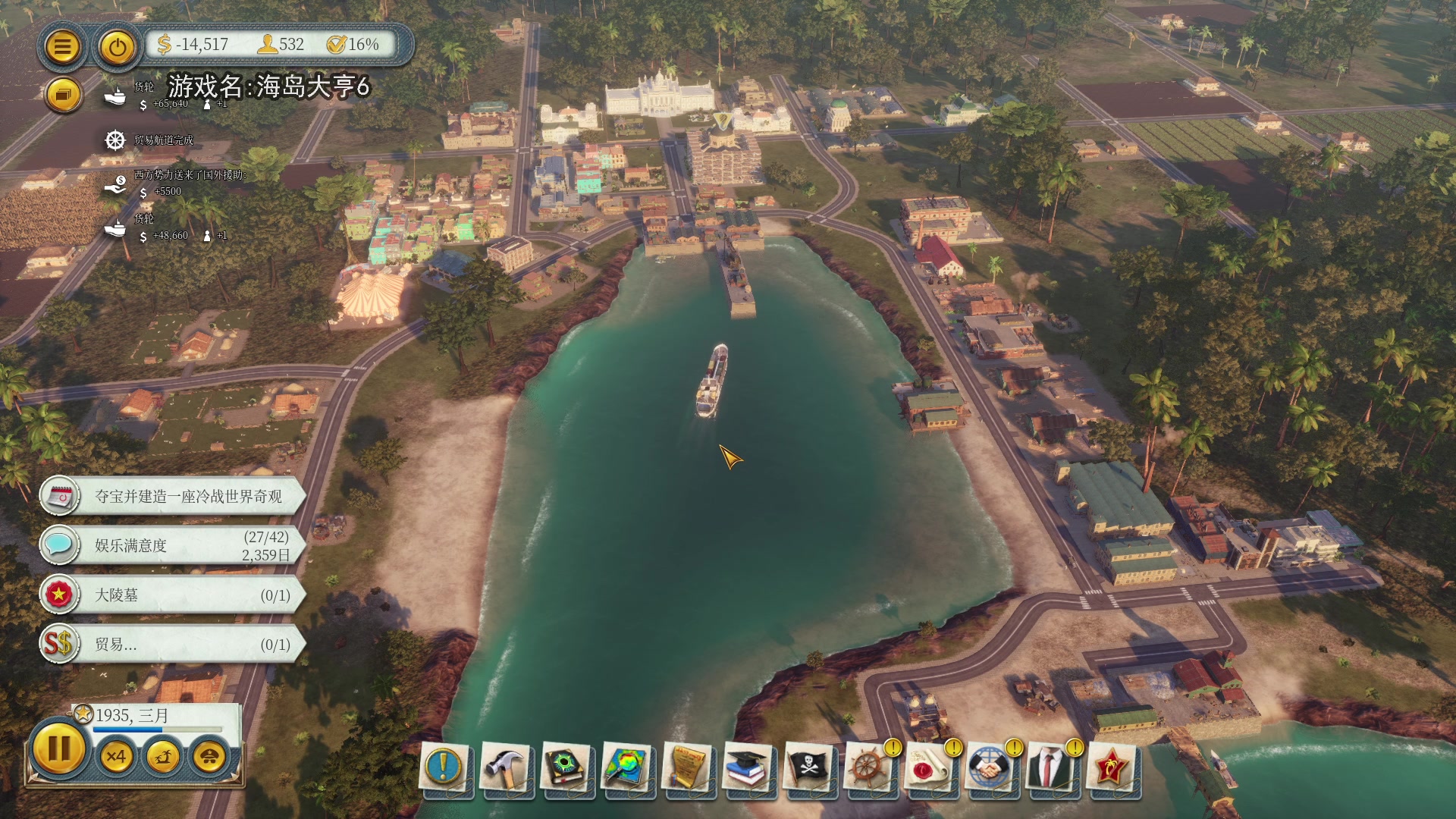Screen dimensions: 1456x819
Task: Open the handshake diplomacy icon
Action: tap(990, 767)
